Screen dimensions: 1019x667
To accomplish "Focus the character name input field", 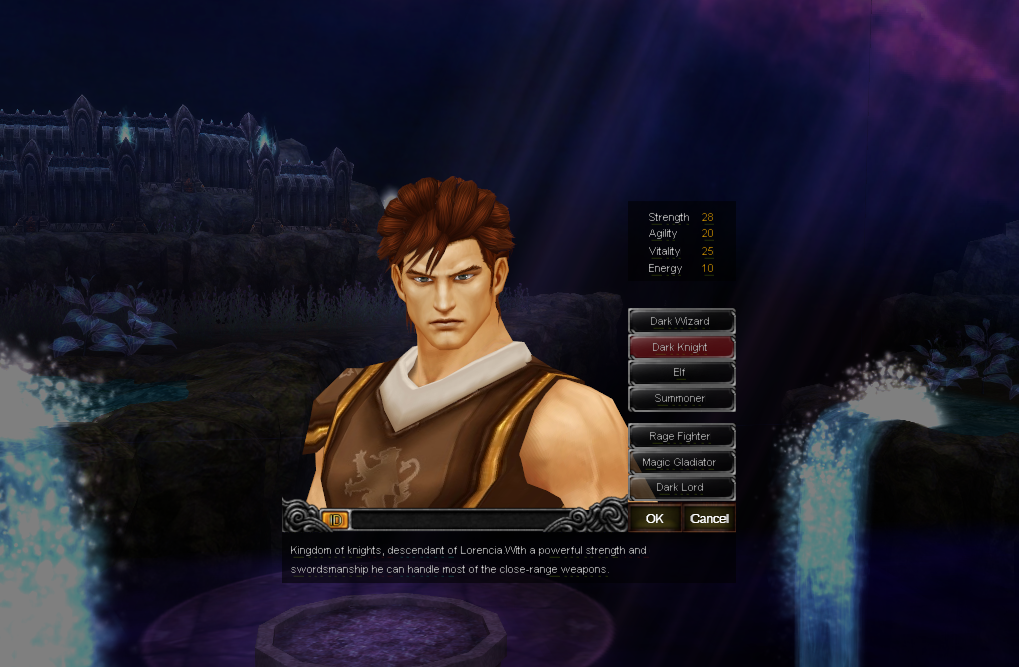I will (460, 519).
